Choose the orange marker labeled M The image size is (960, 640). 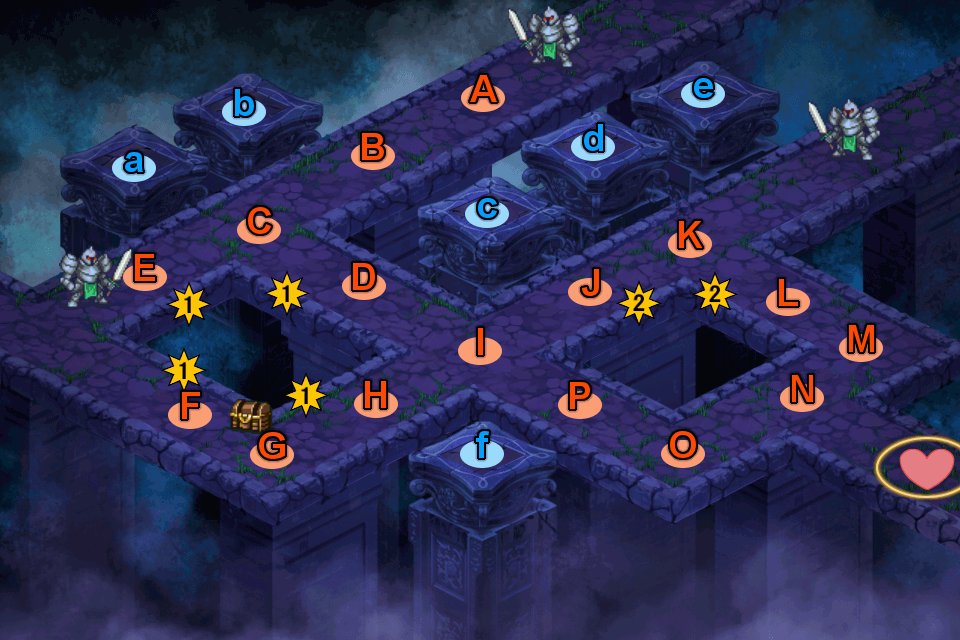[861, 343]
